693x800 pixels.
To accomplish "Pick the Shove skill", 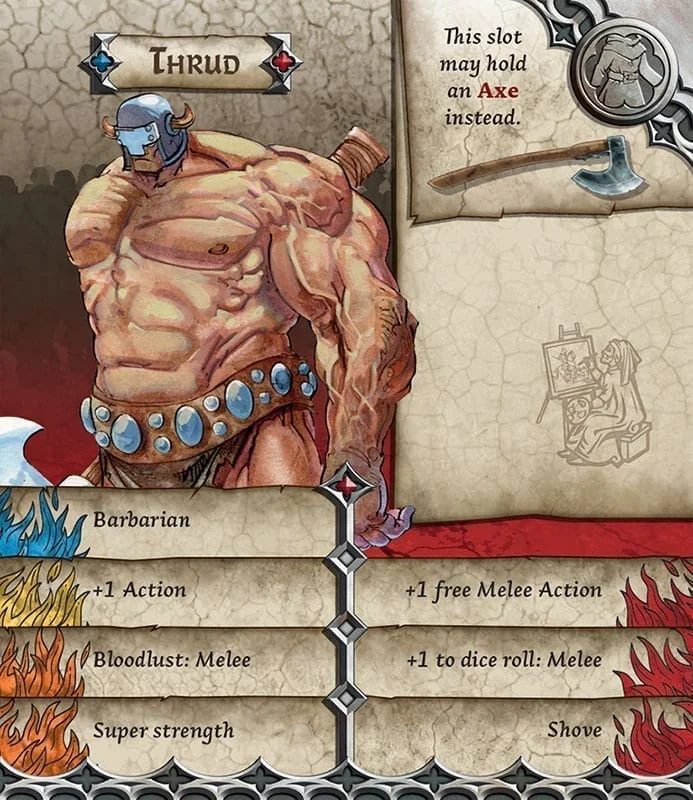I will click(x=574, y=729).
